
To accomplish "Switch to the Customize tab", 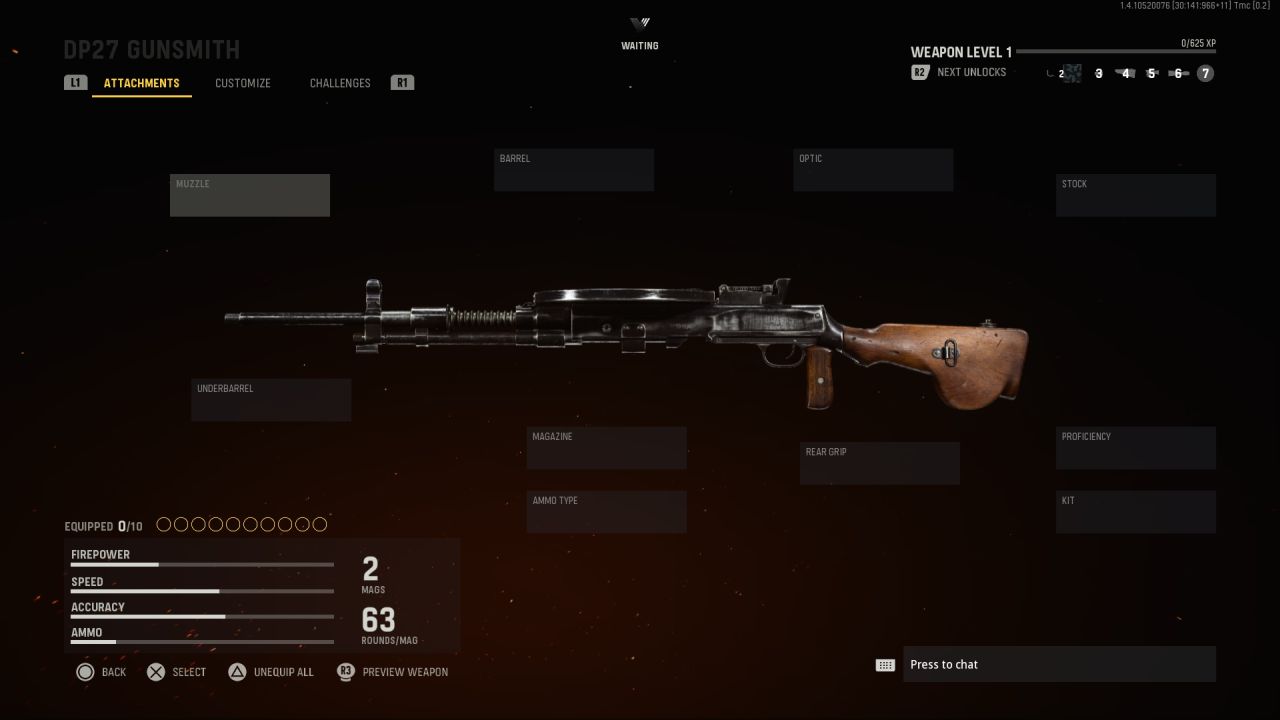I will click(242, 83).
